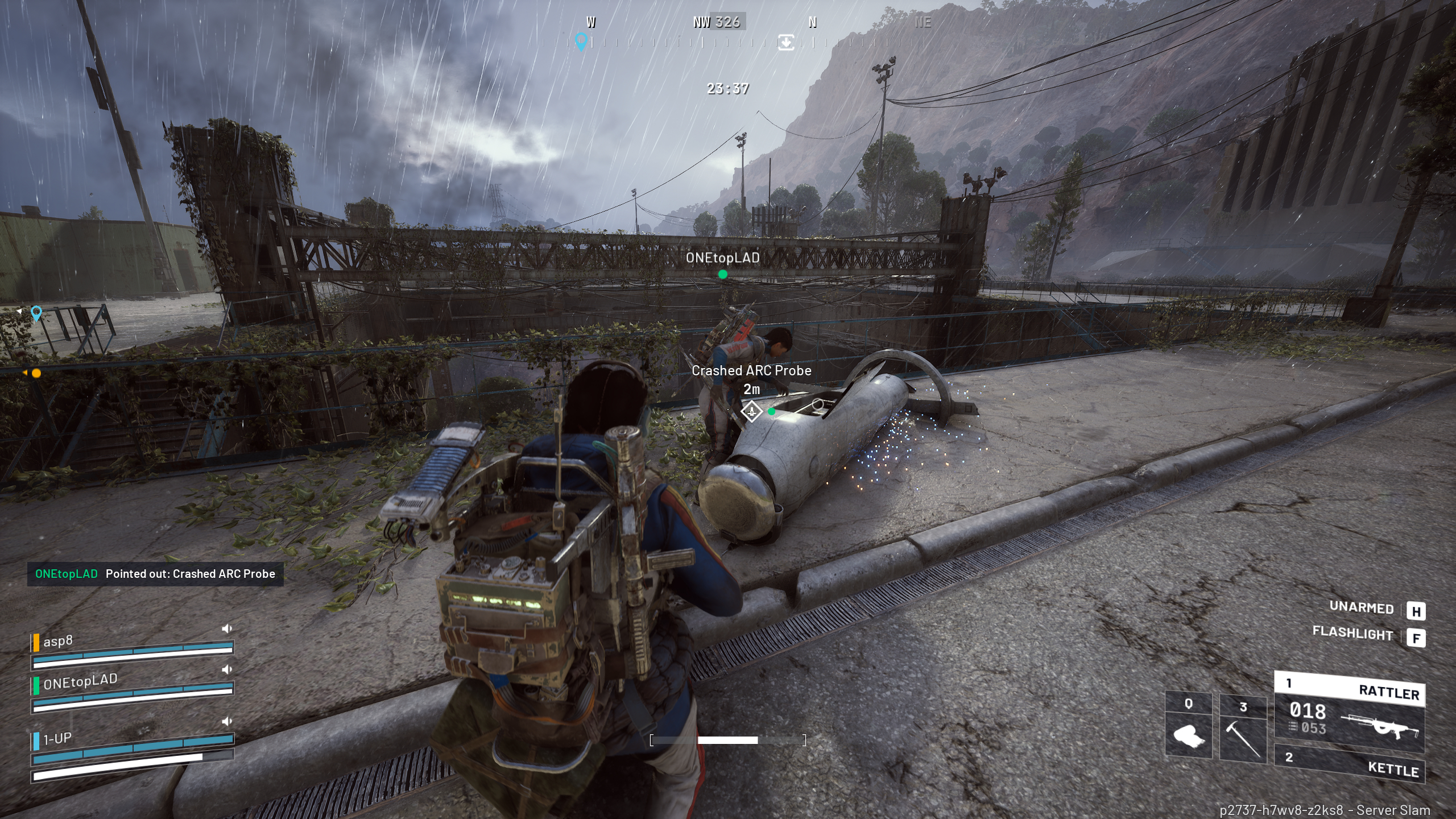Click the blue waypoint pin beside the railing
The width and height of the screenshot is (1456, 819).
(36, 313)
